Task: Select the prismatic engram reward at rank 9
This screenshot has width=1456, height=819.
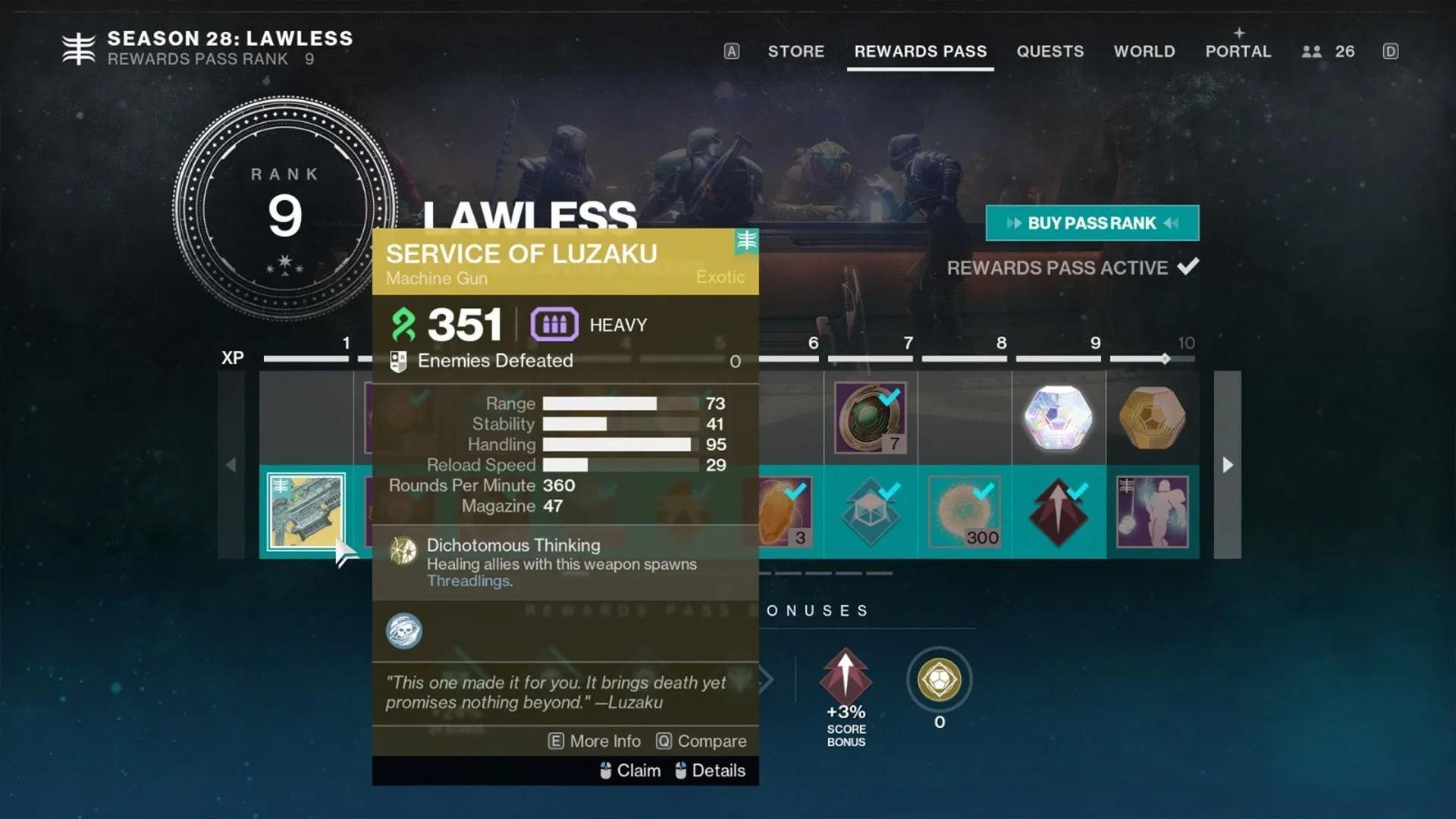Action: pos(1058,418)
